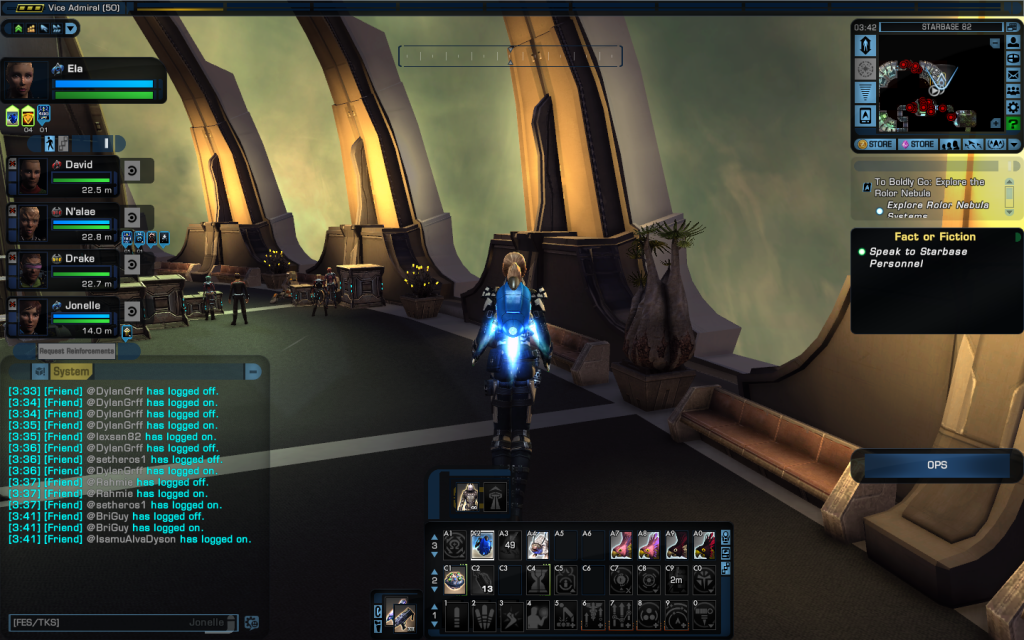Image resolution: width=1024 pixels, height=640 pixels.
Task: Open the OPS button panel
Action: pos(936,465)
